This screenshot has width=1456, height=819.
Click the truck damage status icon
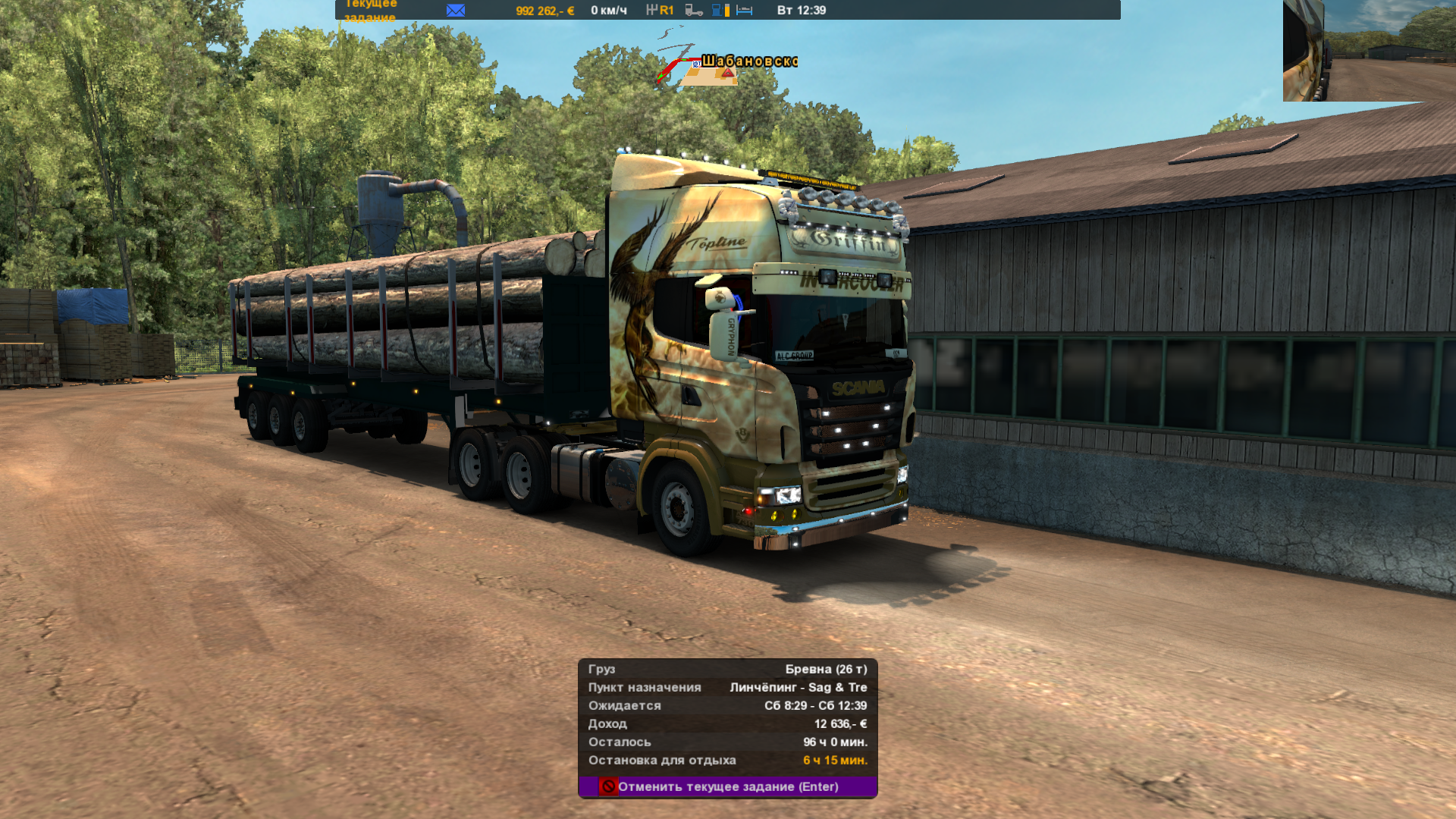(x=693, y=10)
